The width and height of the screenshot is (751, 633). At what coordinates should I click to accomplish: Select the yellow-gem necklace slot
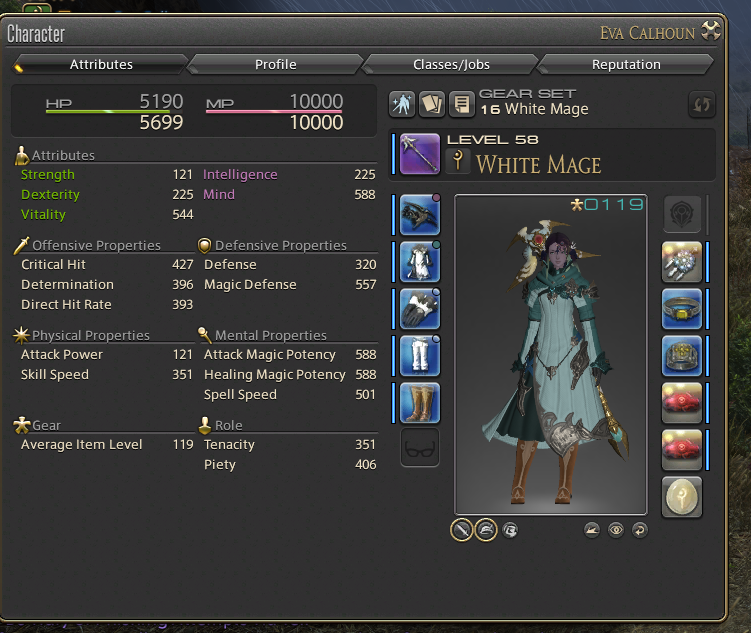pyautogui.click(x=682, y=309)
